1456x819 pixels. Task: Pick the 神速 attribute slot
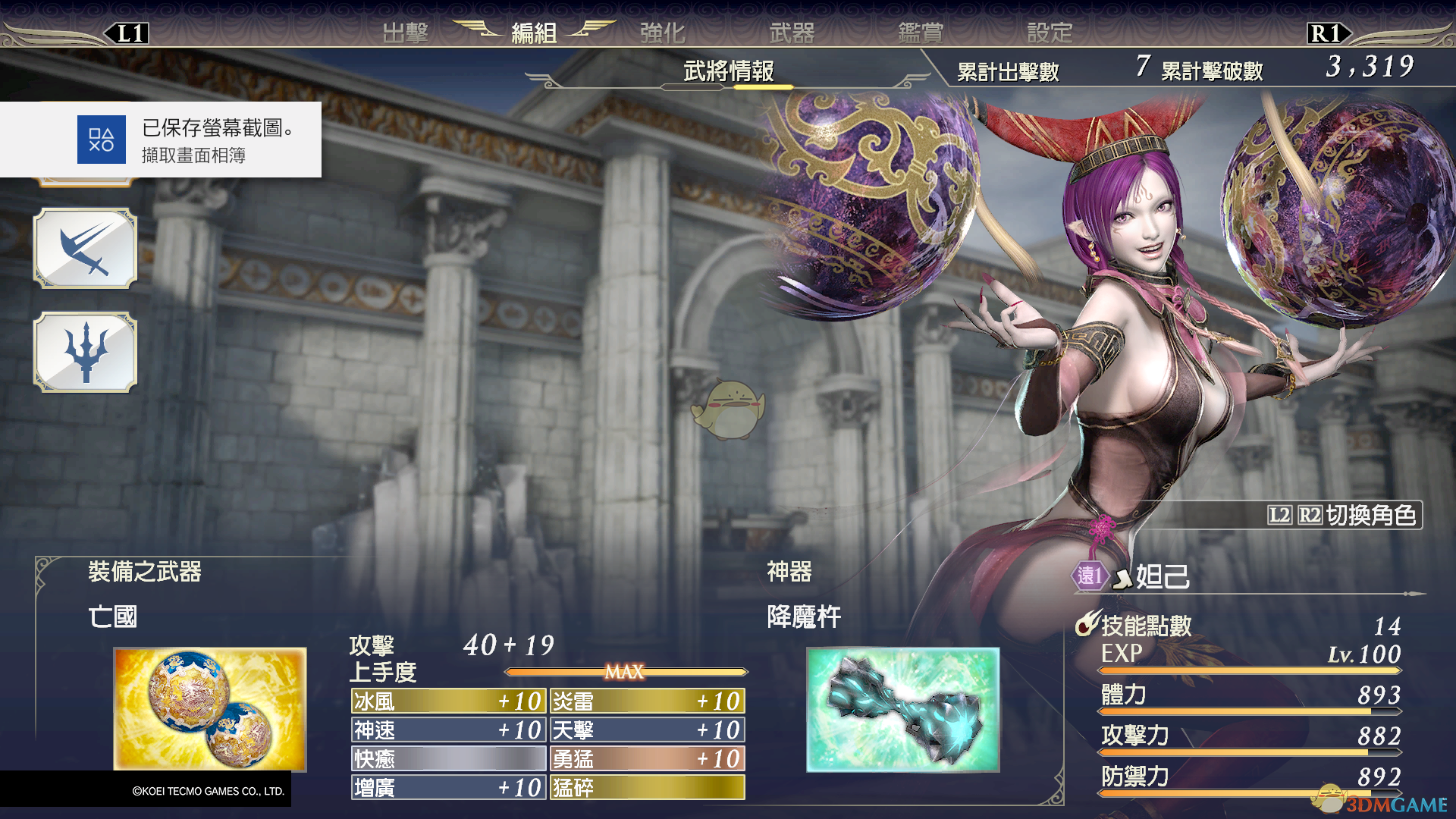point(448,730)
